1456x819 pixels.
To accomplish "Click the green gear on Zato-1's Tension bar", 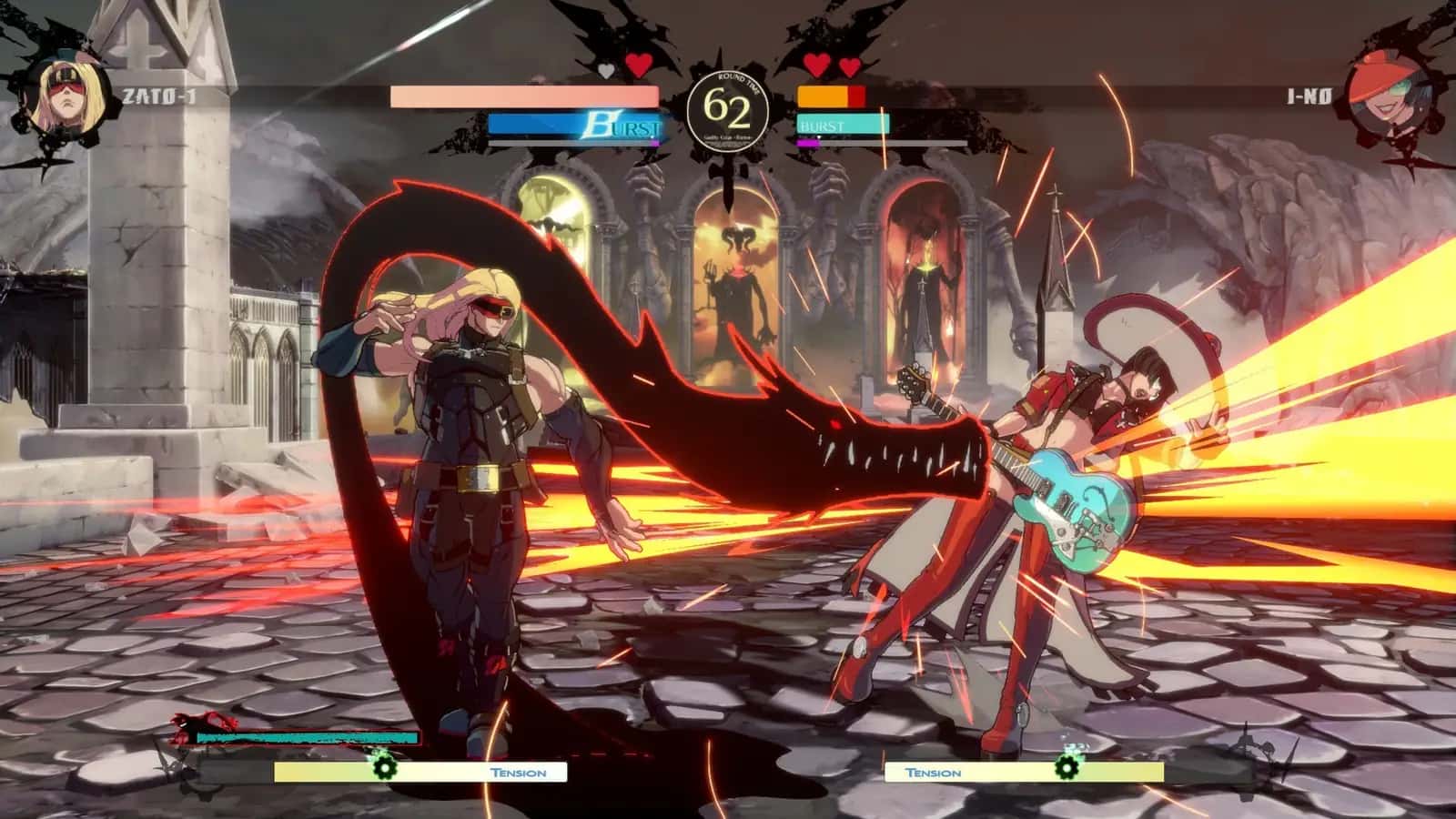I will pyautogui.click(x=385, y=769).
